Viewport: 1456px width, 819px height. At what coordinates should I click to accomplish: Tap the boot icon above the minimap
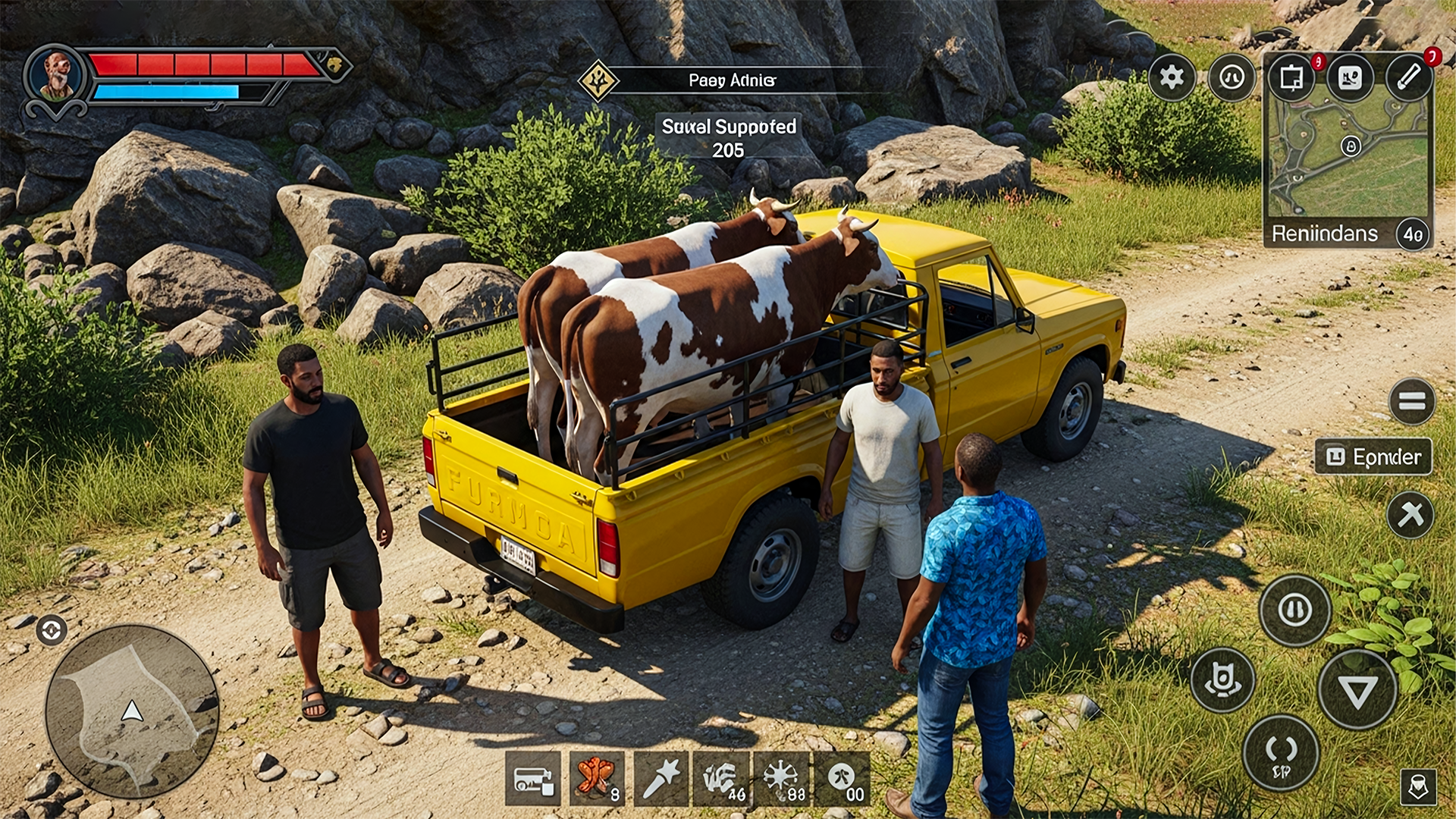point(1349,76)
